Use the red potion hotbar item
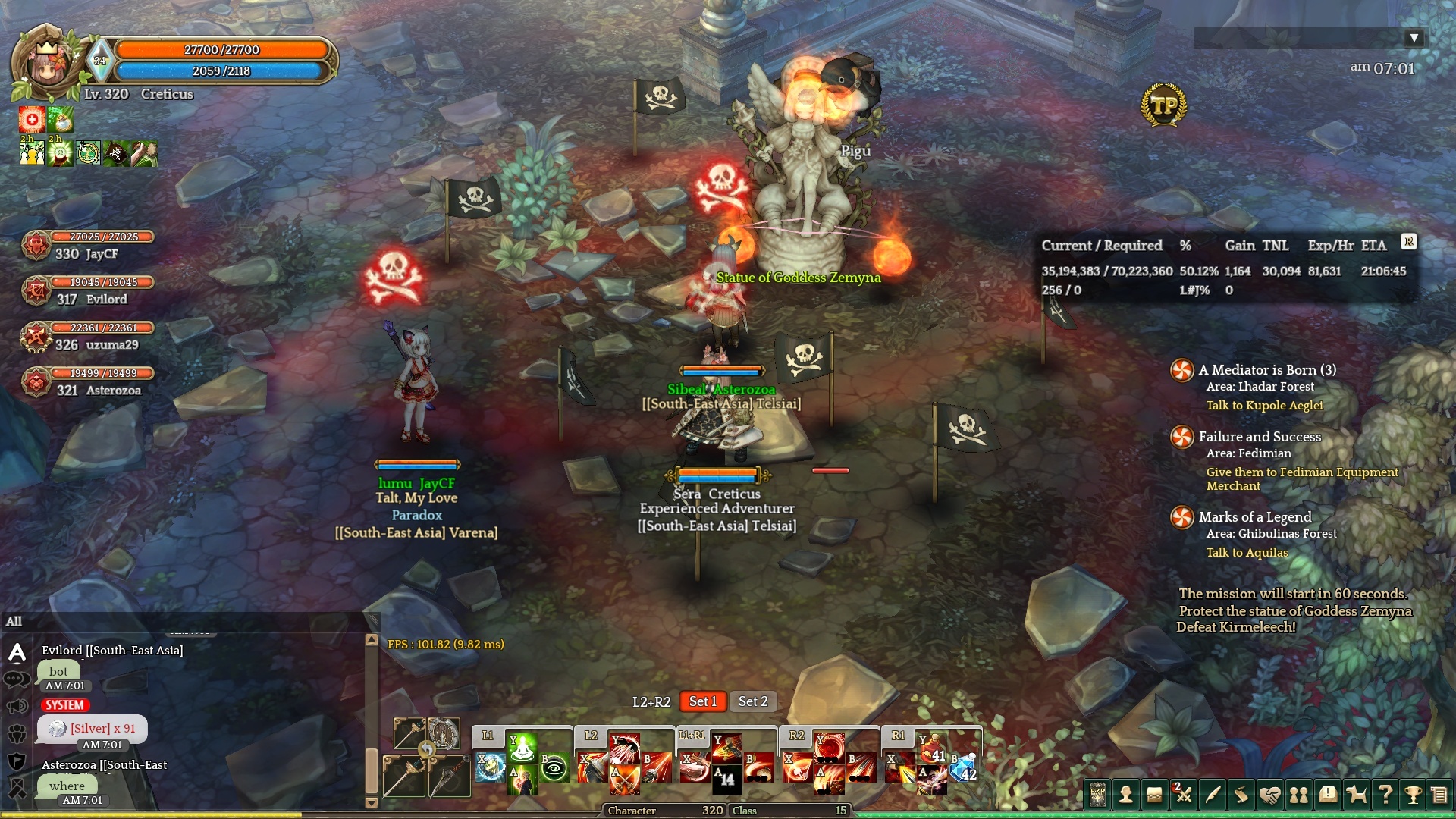The width and height of the screenshot is (1456, 819). 931,748
